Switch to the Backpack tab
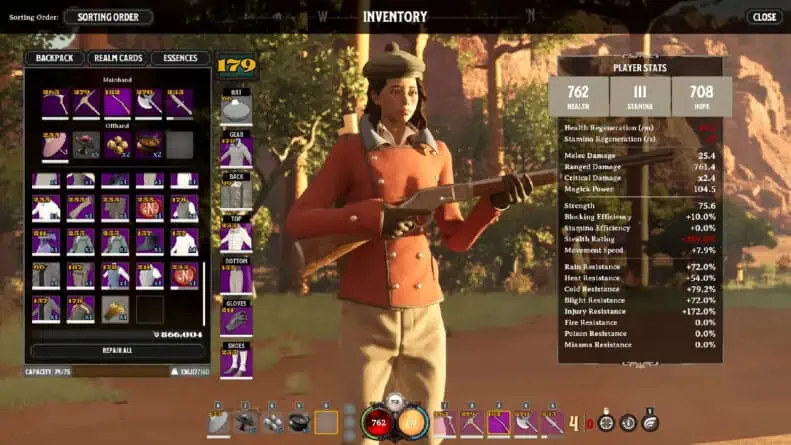This screenshot has width=791, height=445. coord(54,59)
